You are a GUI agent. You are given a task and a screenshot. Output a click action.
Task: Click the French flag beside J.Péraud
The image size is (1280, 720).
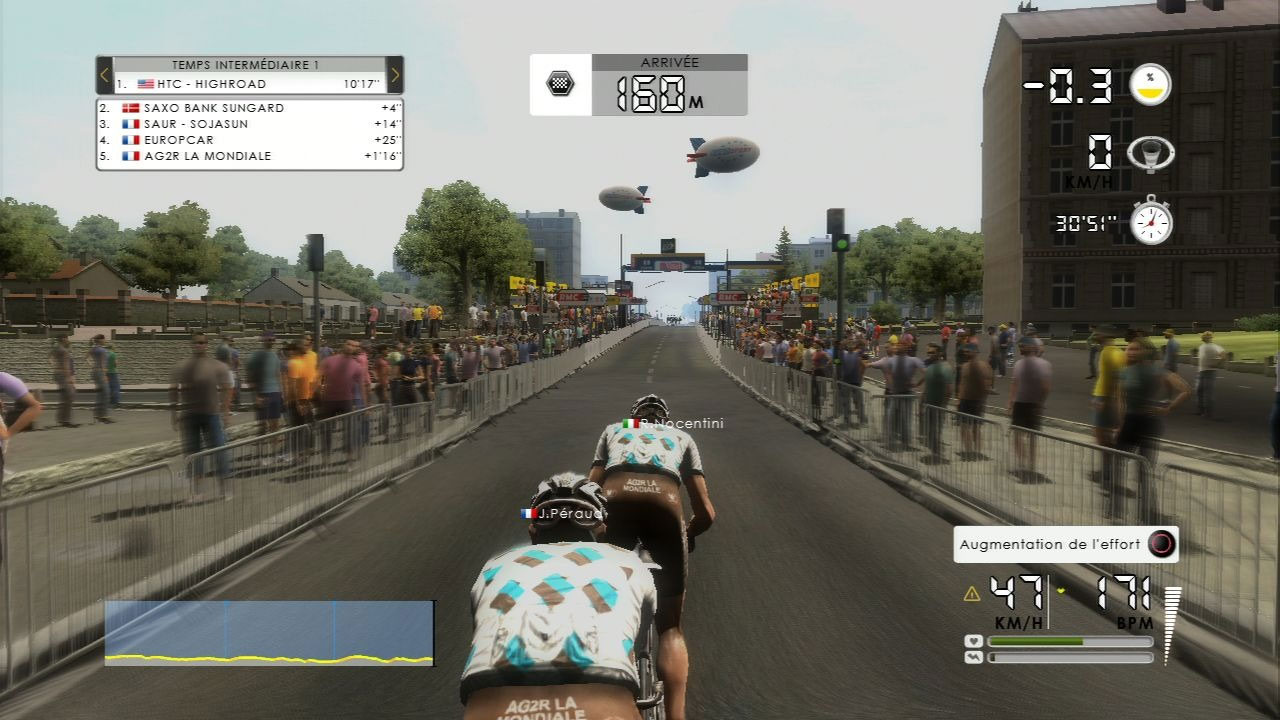coord(528,513)
